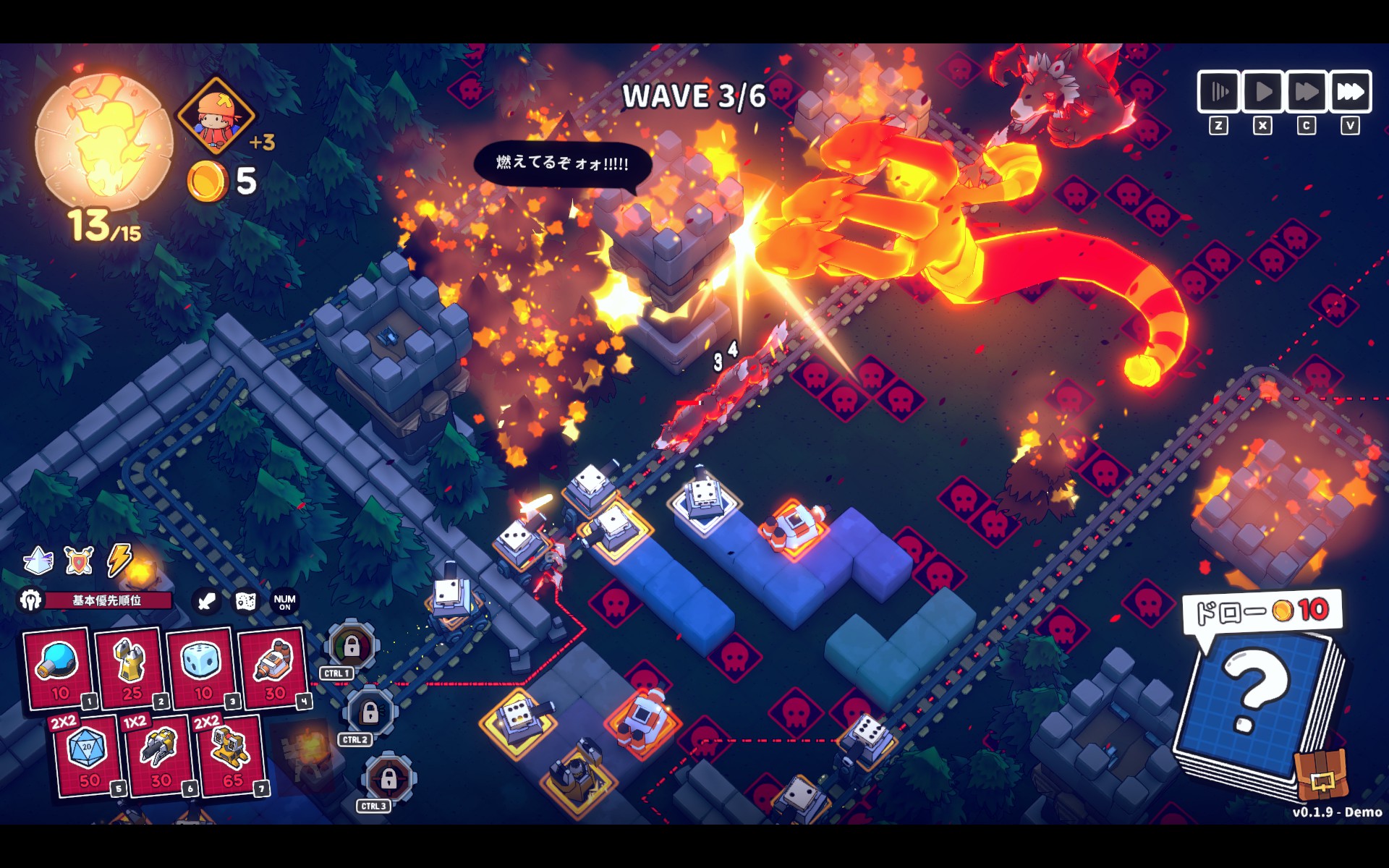Select the 1x2 yellow gatling gun card
This screenshot has width=1389, height=868.
click(x=159, y=756)
